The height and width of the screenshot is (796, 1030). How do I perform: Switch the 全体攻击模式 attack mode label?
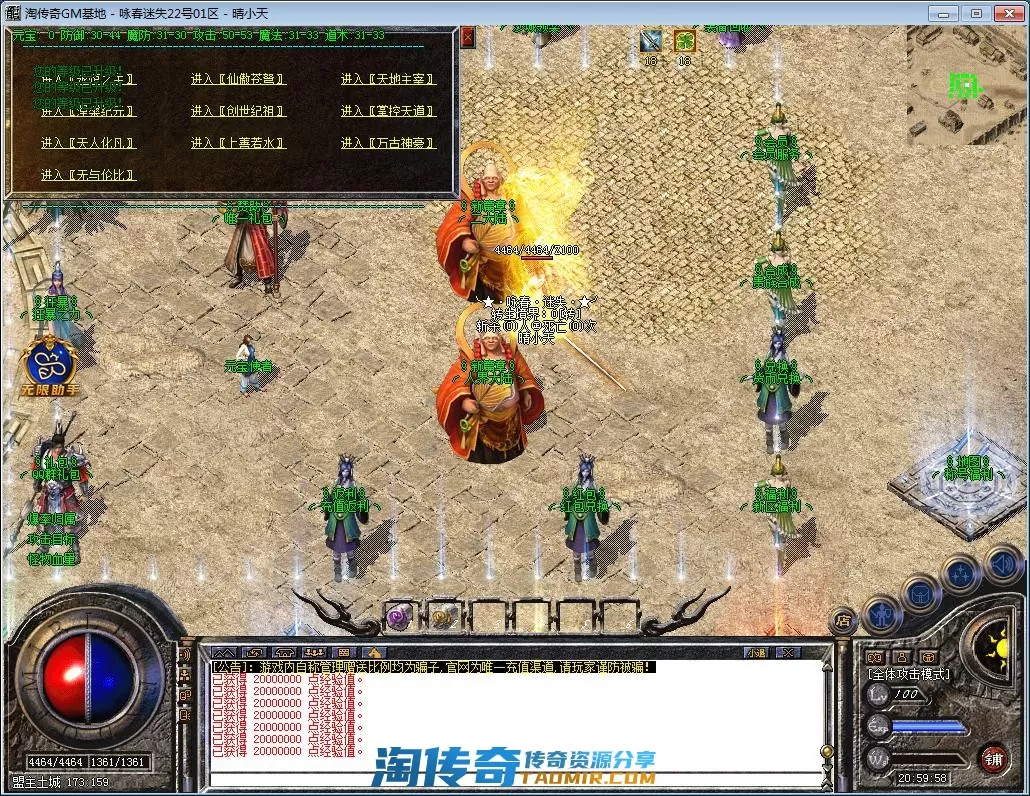coord(909,674)
